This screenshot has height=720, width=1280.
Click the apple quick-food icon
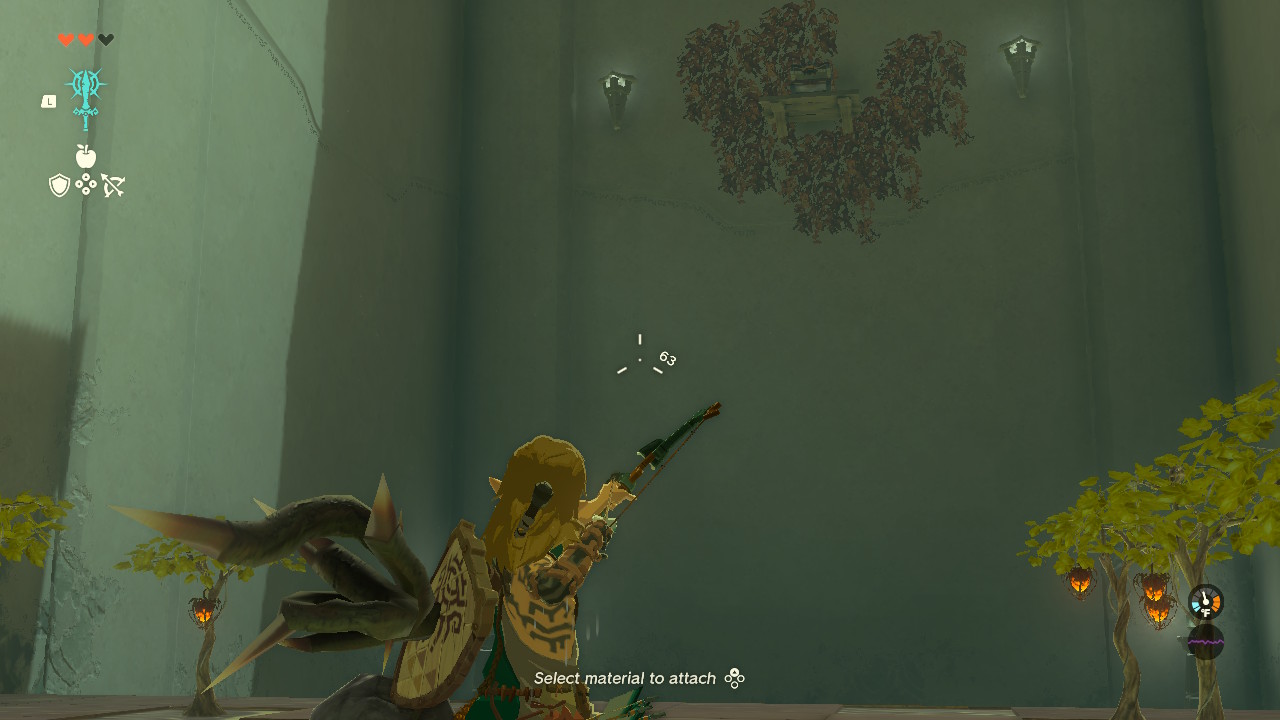tap(87, 157)
